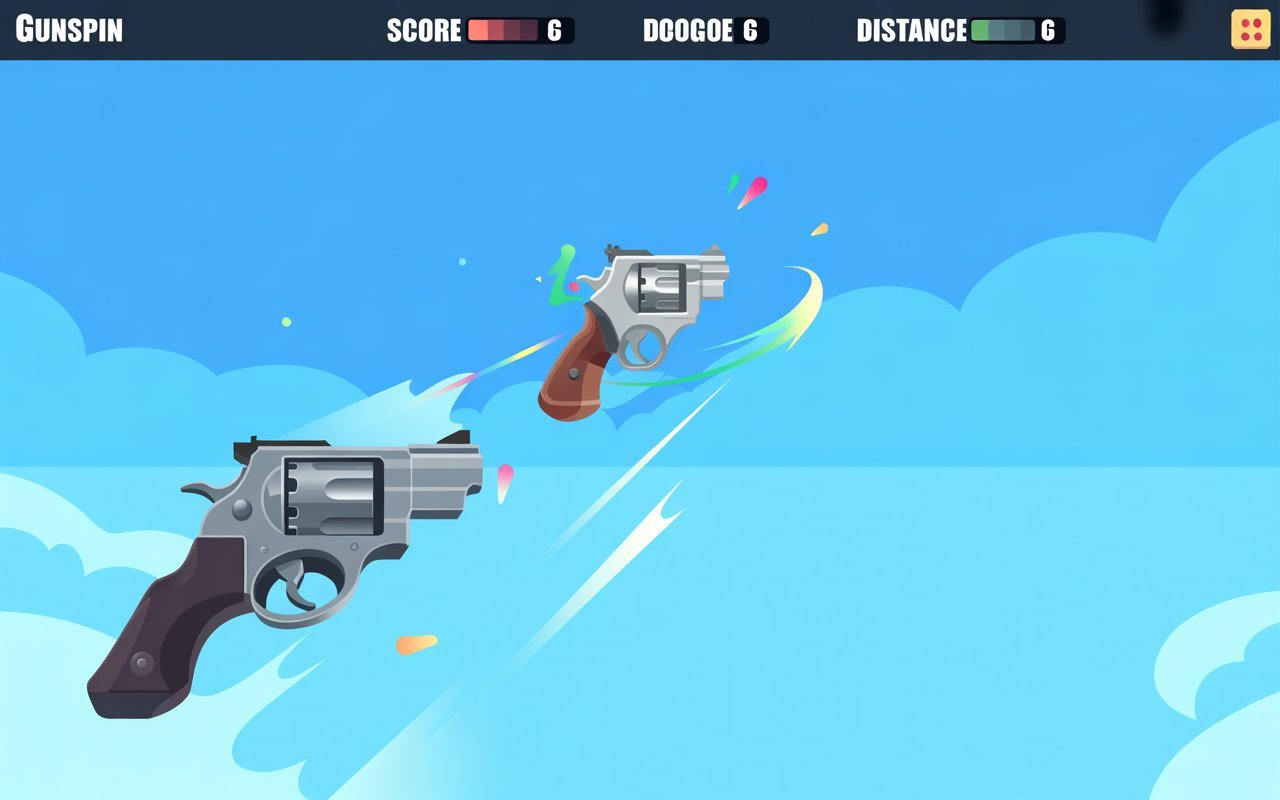Click the red SCORE progress bar
Viewport: 1280px width, 800px height.
coord(500,31)
